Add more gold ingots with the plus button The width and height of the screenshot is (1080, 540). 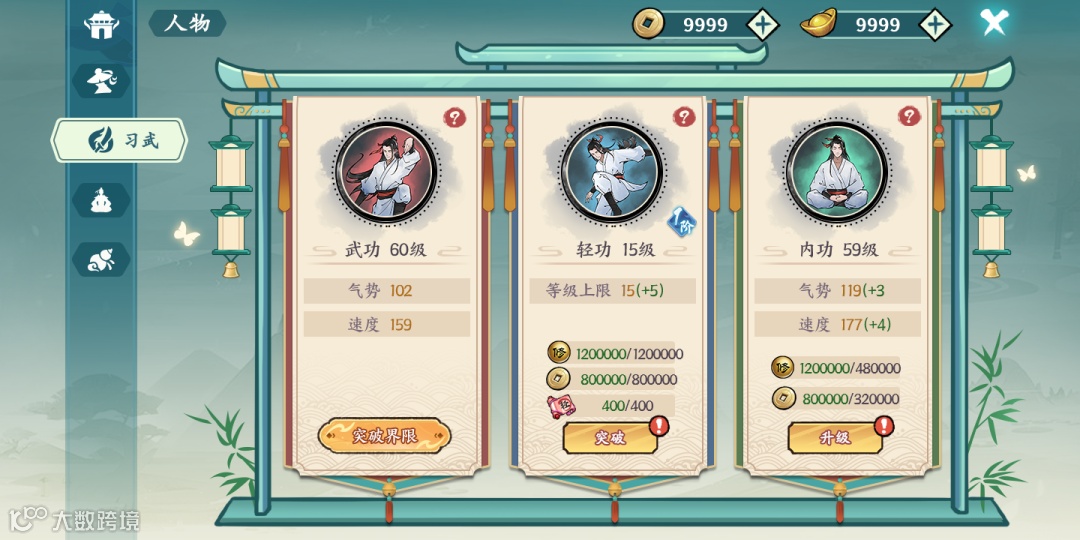coord(934,24)
